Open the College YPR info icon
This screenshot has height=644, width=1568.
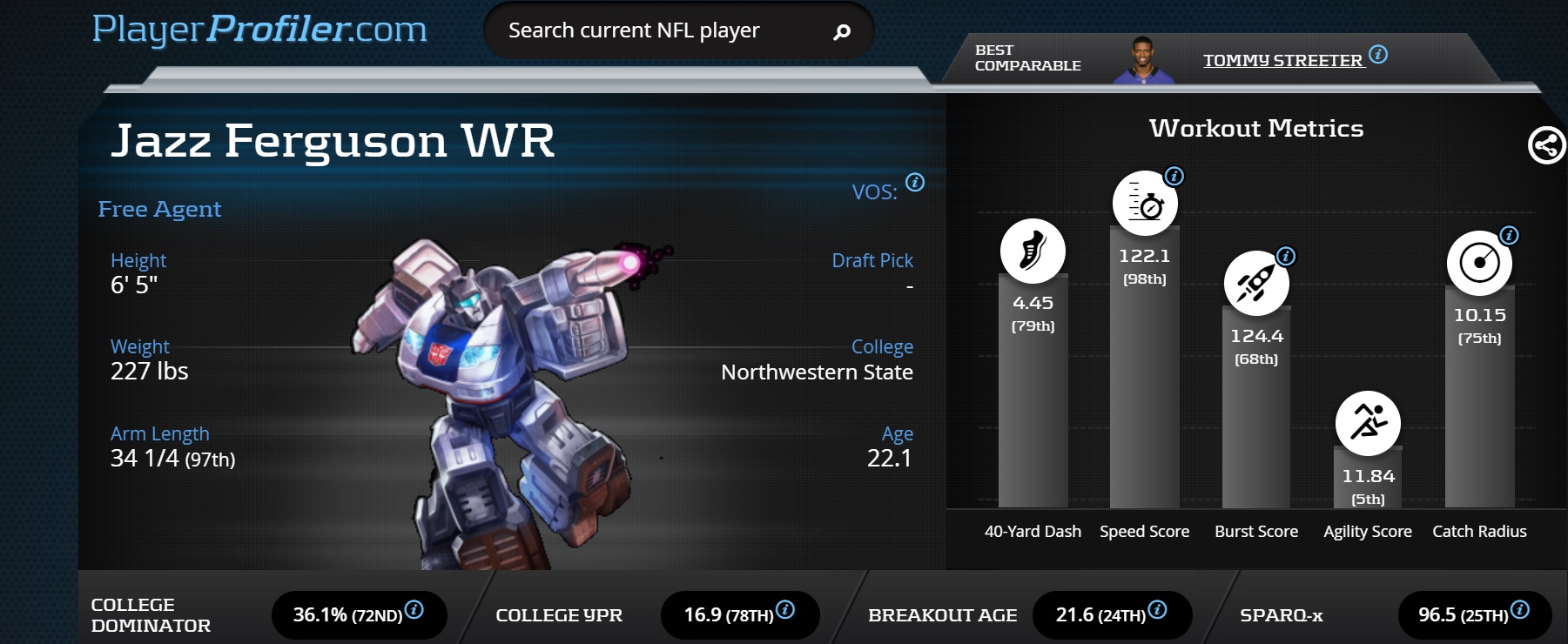pos(785,609)
